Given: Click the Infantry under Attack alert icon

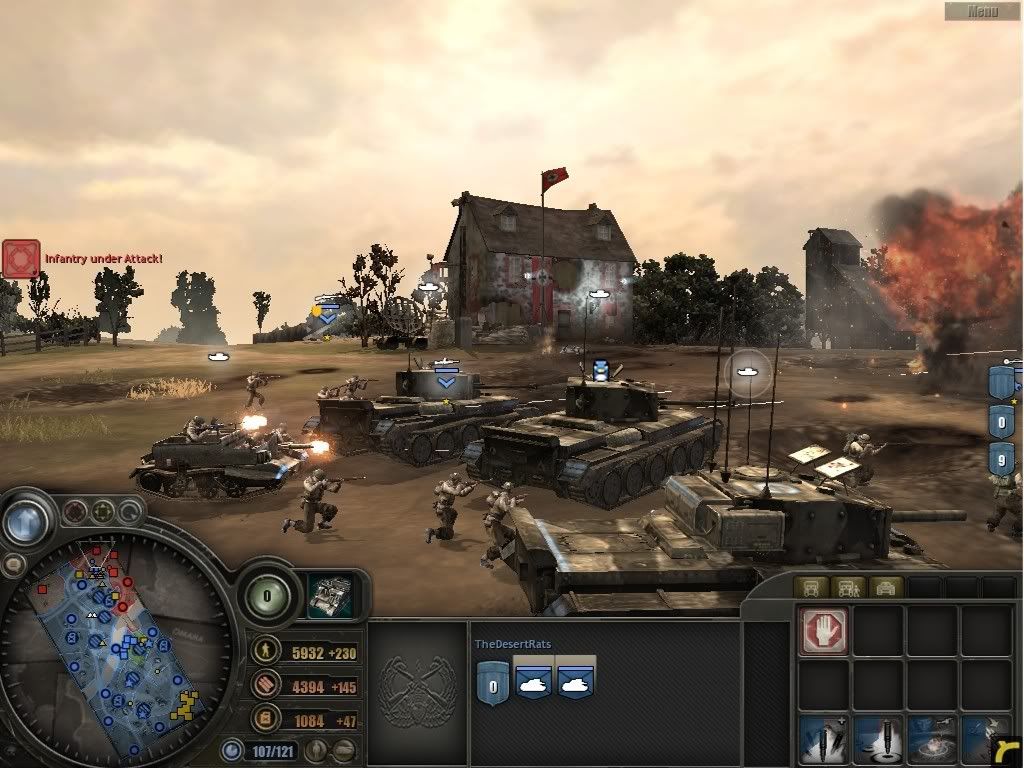Looking at the screenshot, I should point(21,258).
